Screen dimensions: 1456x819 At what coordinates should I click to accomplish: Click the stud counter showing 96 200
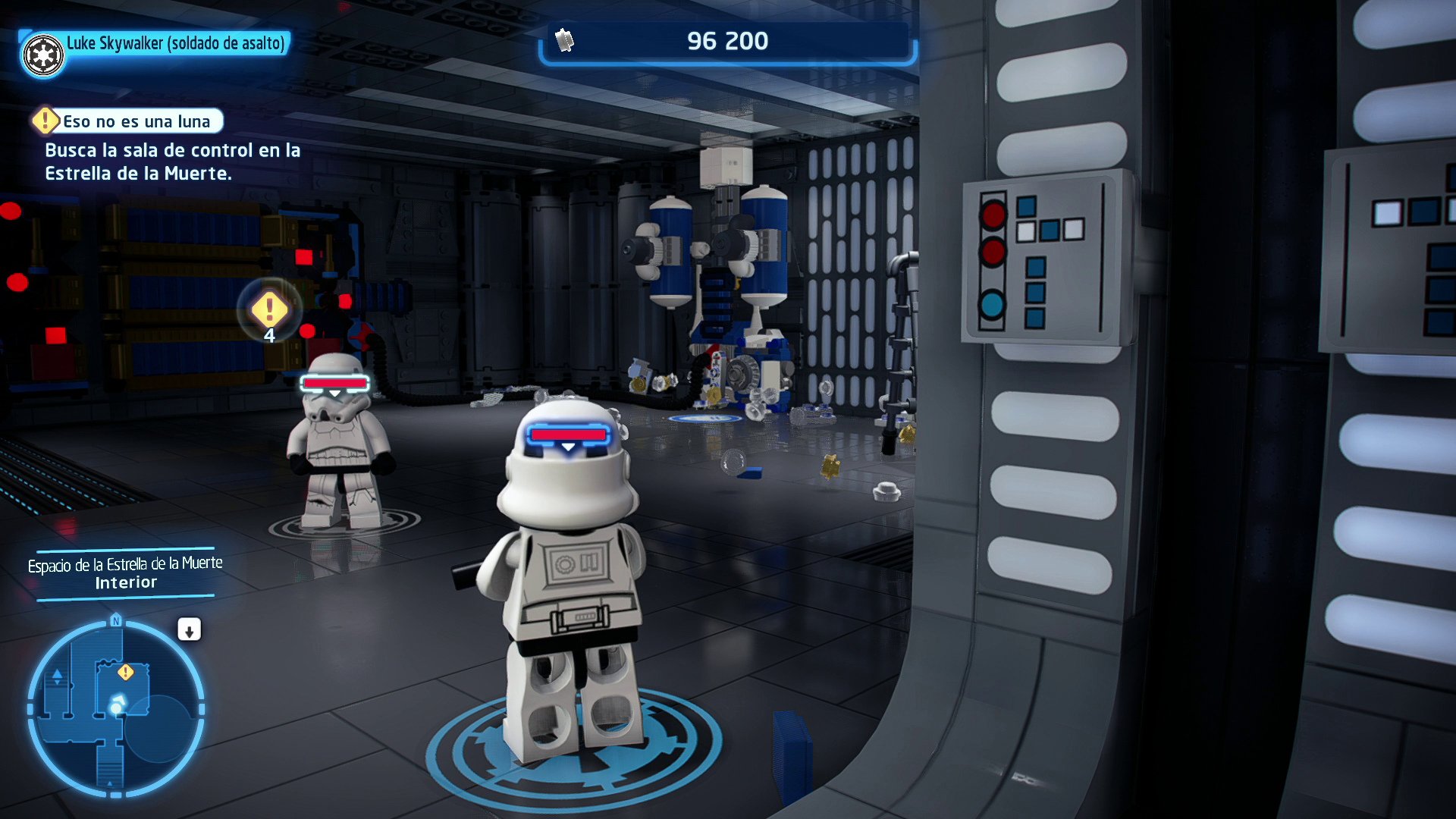[x=726, y=41]
